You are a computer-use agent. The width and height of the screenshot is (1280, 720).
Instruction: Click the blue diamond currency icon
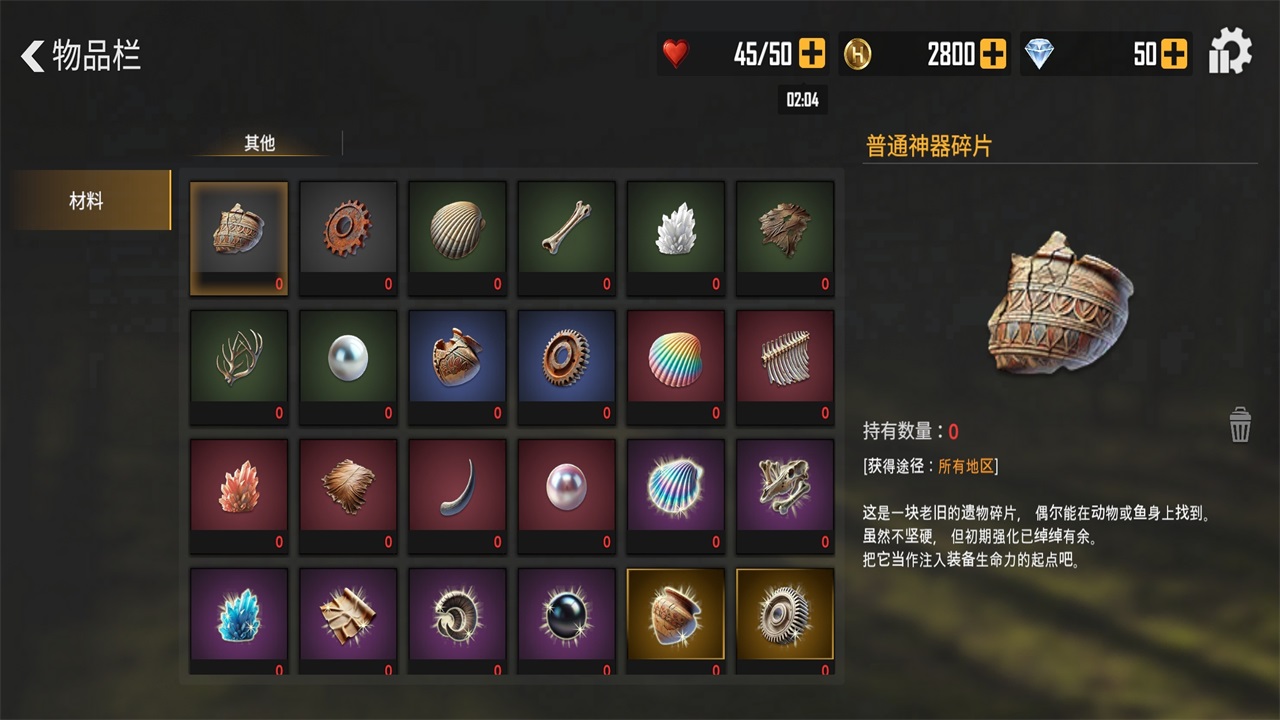point(1041,51)
